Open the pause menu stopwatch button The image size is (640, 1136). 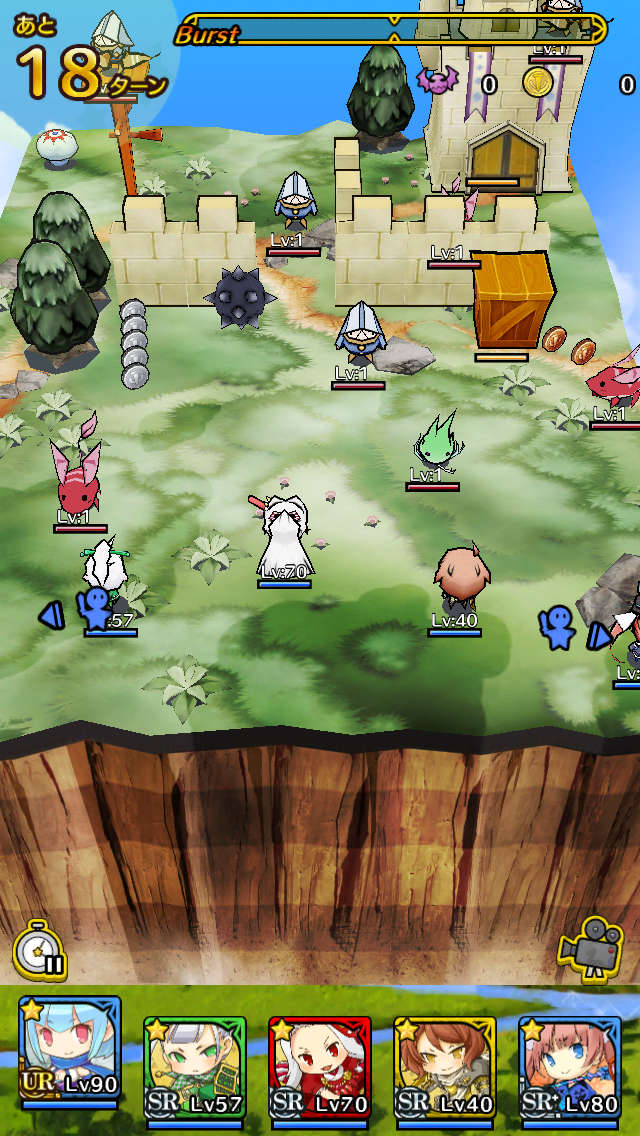(40, 951)
